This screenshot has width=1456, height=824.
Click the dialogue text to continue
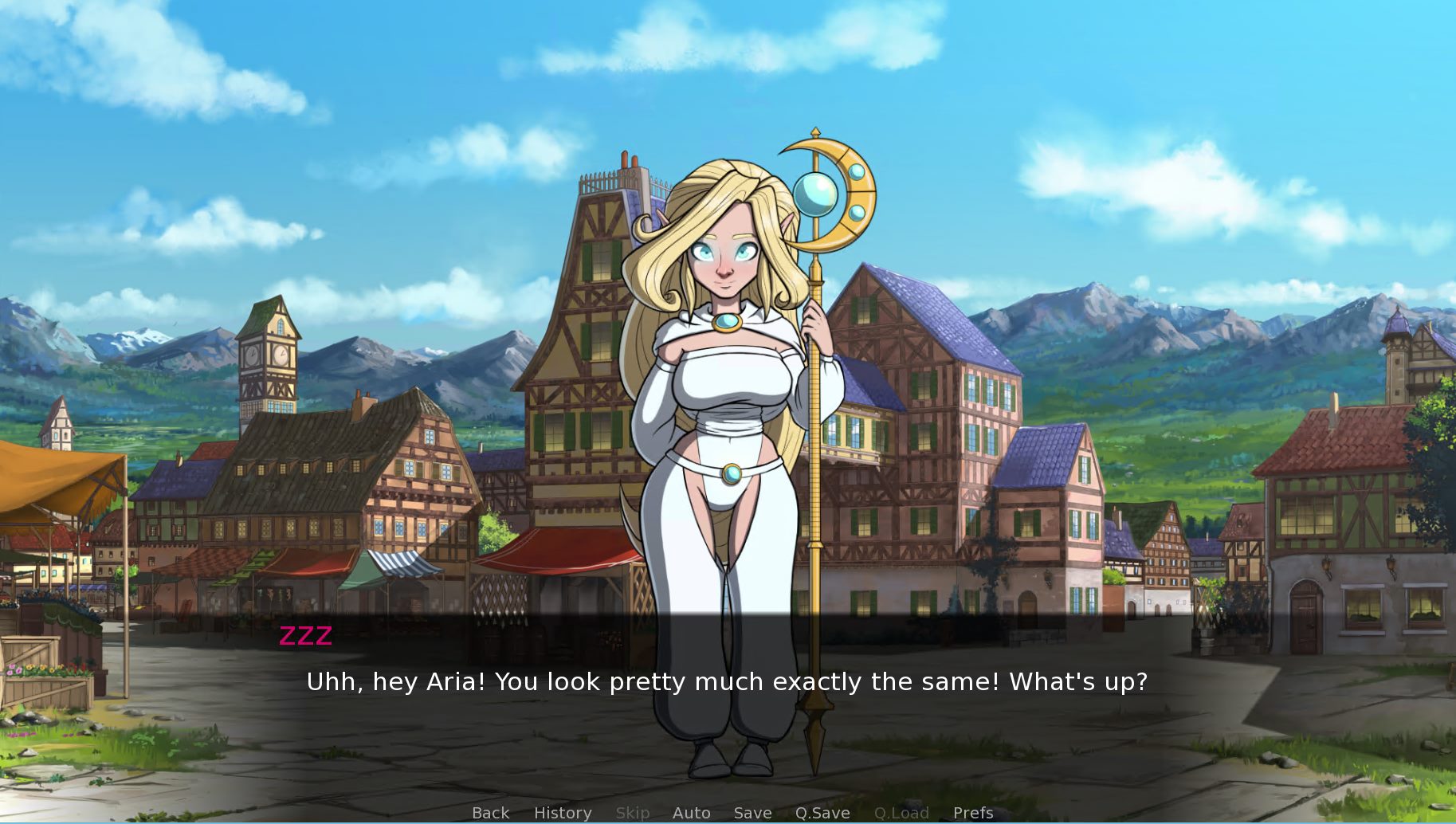727,682
